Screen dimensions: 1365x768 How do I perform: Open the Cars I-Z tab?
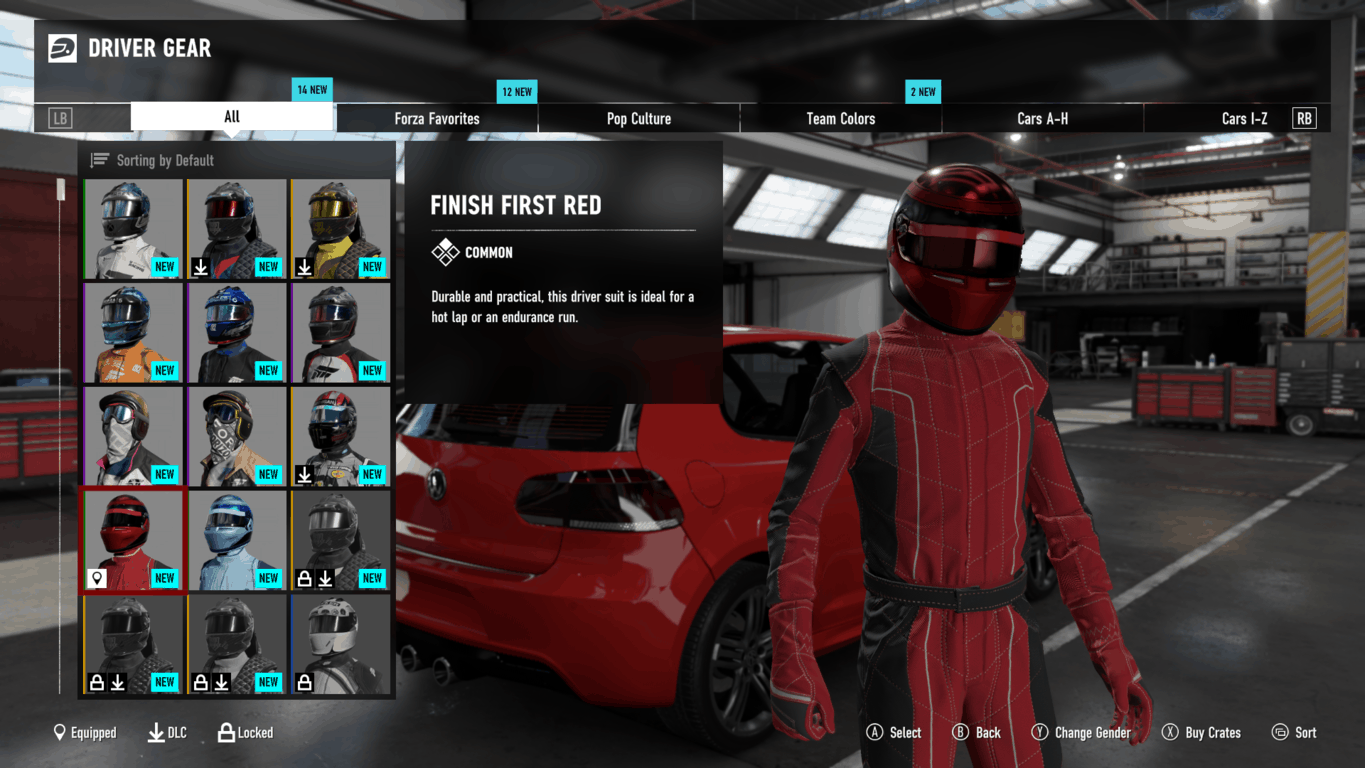coord(1244,118)
